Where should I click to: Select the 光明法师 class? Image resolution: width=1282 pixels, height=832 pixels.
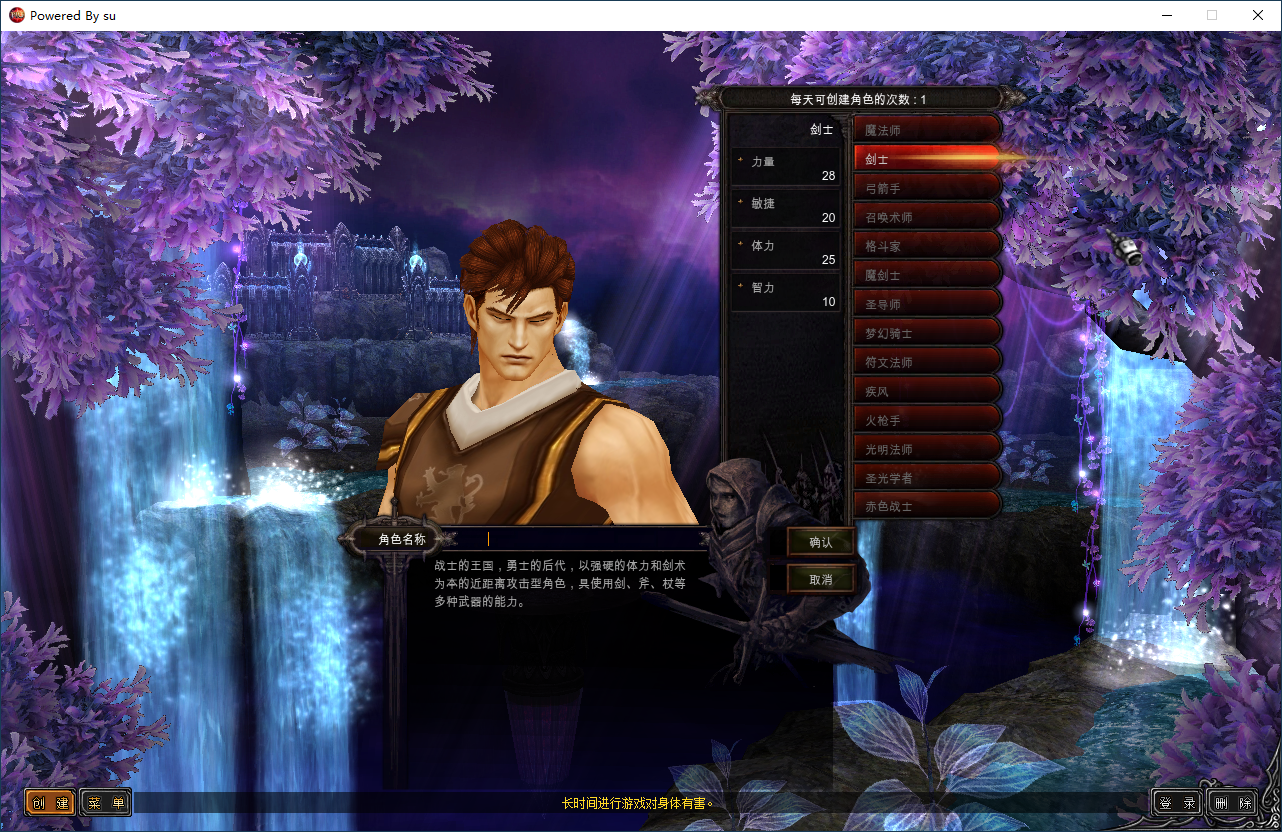926,449
